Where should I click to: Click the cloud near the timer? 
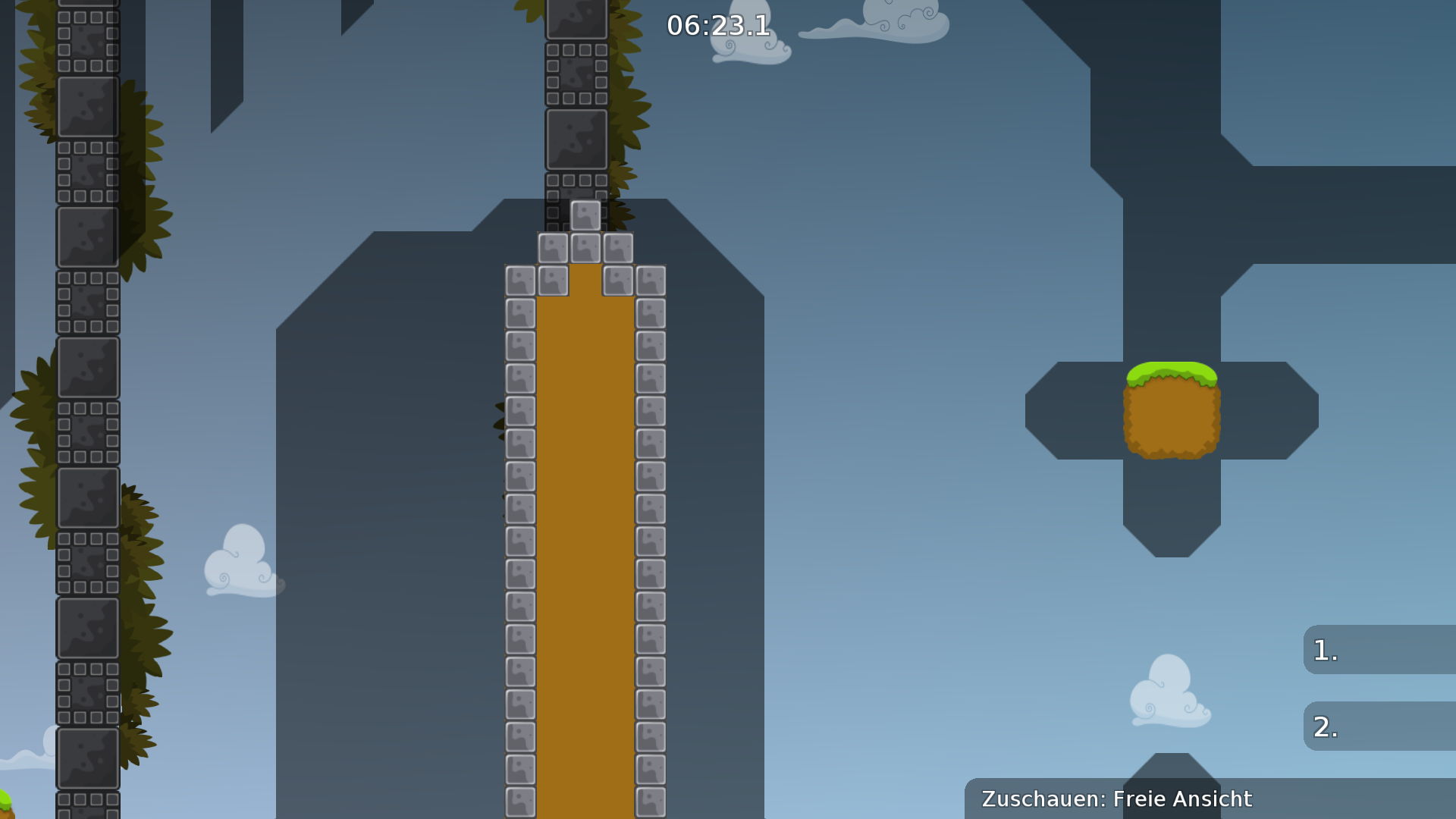[751, 45]
